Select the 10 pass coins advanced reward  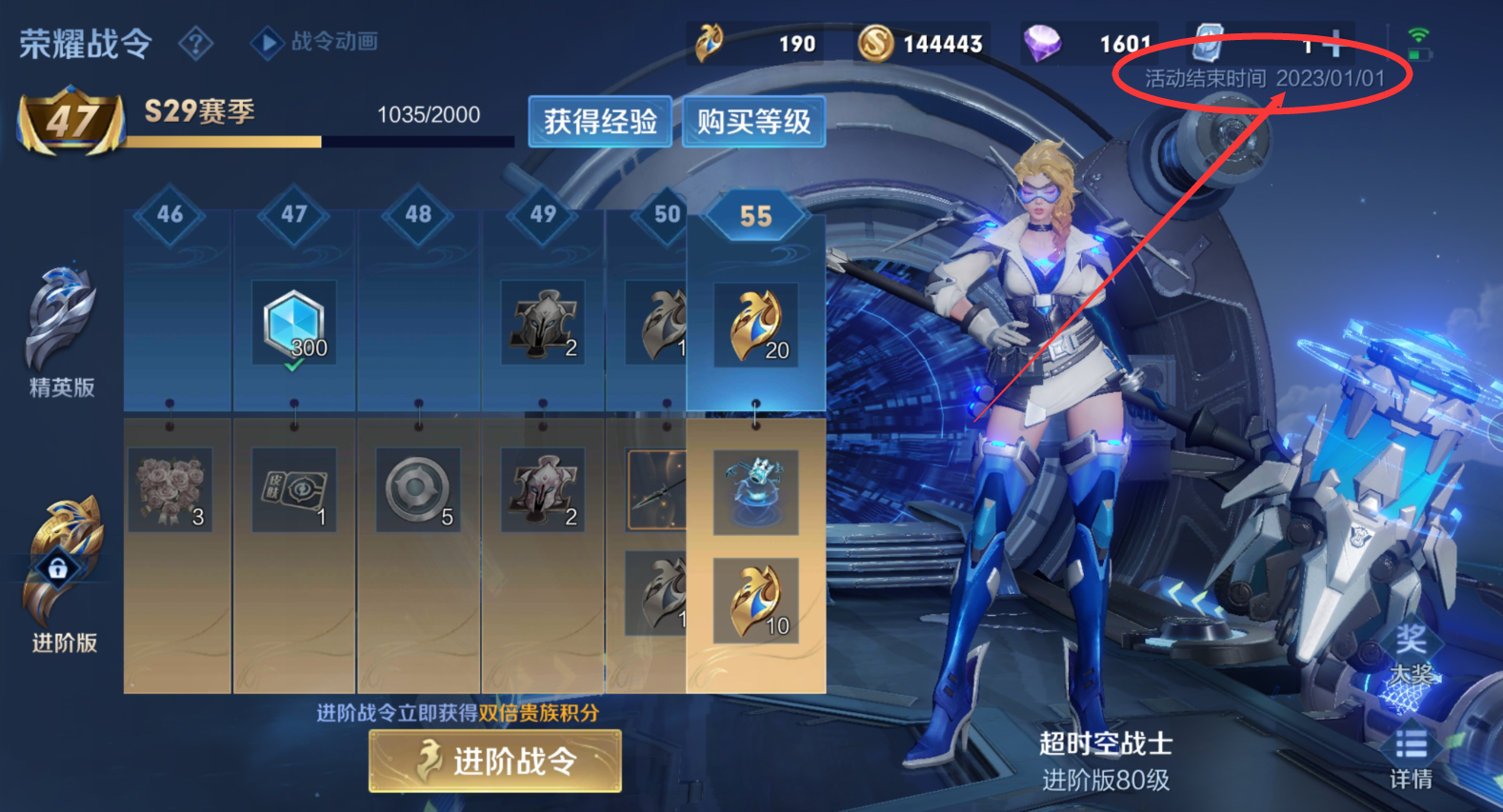756,601
